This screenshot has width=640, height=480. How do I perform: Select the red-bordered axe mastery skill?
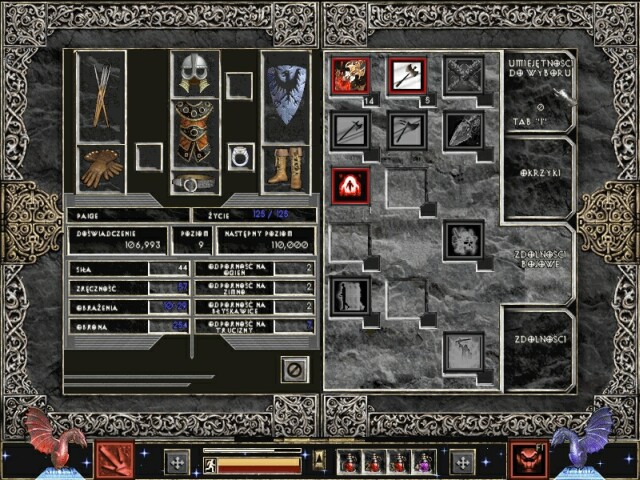(408, 75)
